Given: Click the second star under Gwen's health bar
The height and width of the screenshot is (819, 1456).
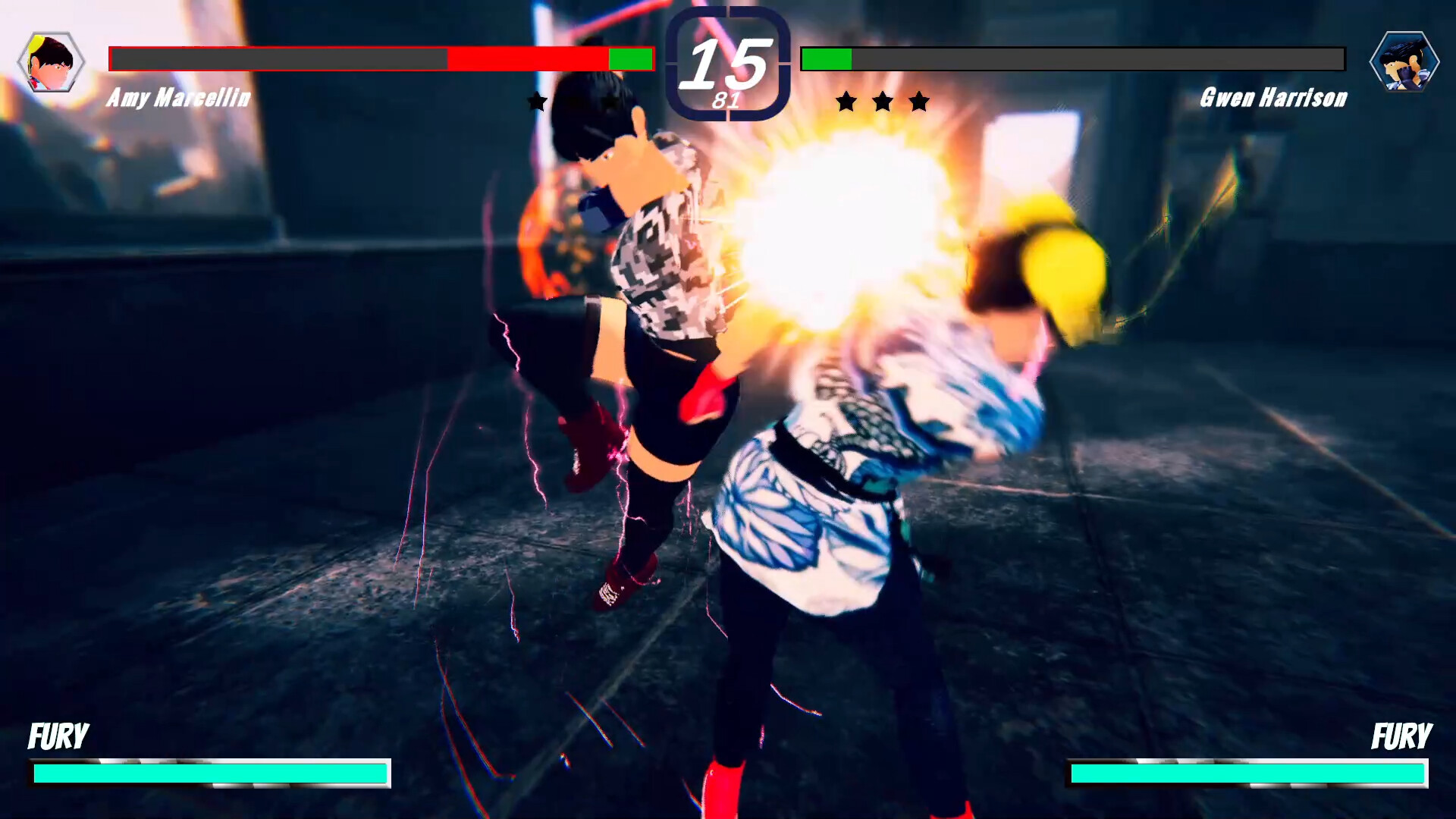Looking at the screenshot, I should (882, 102).
